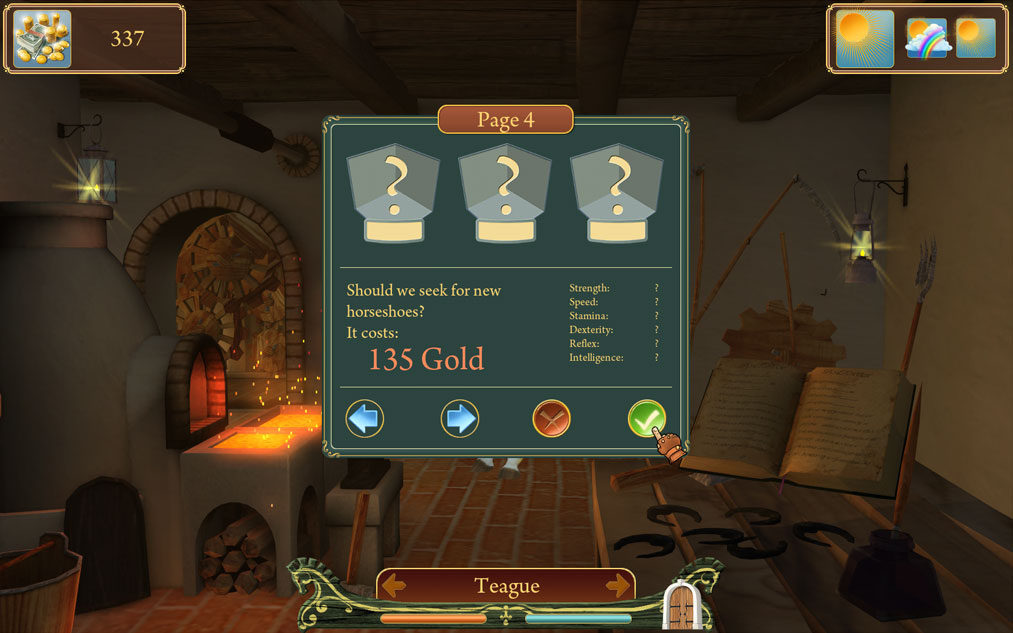Switch to next horse using Teague's right arrow
The height and width of the screenshot is (633, 1013).
(618, 586)
